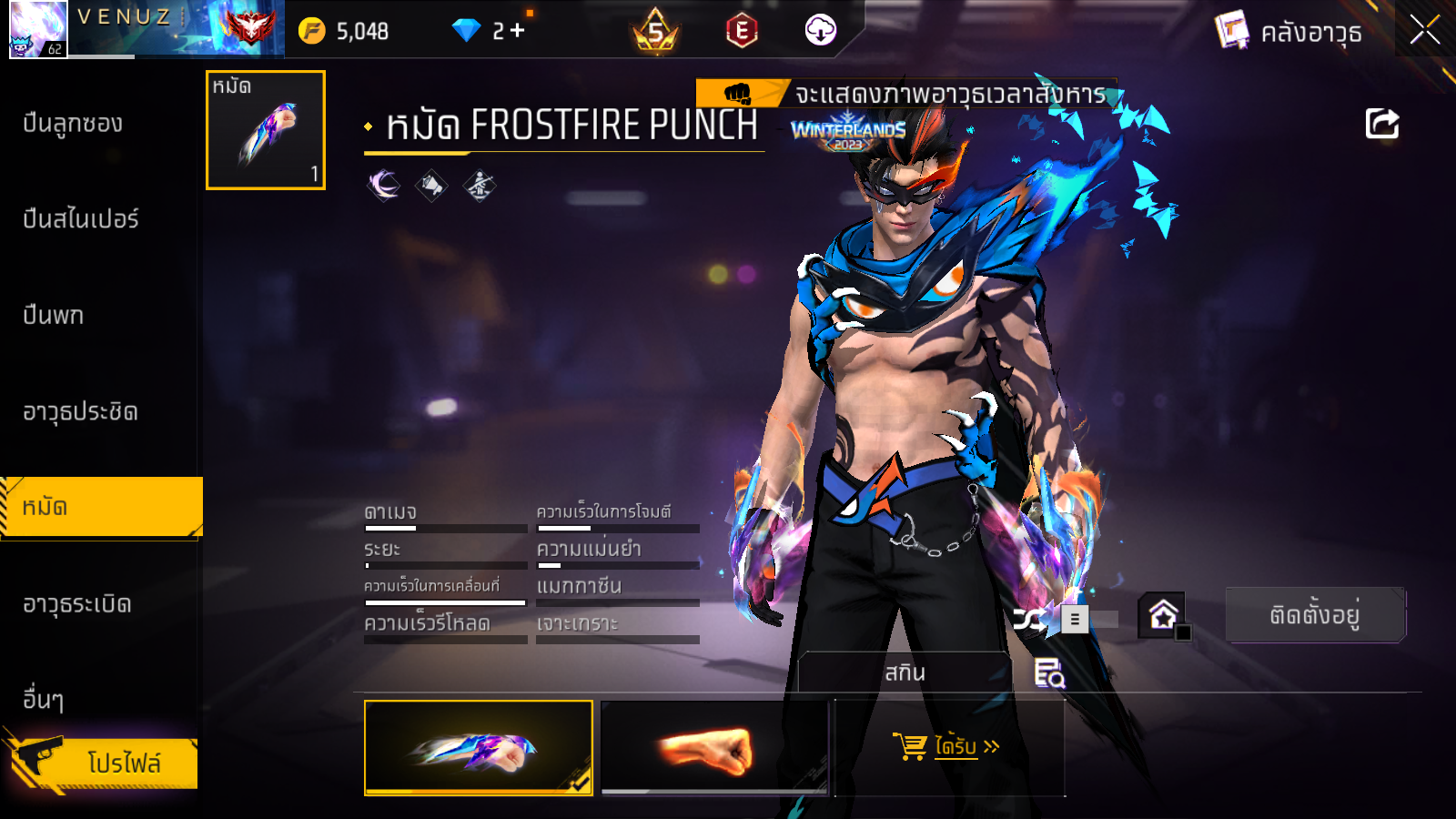Switch to the ปืนลูกซอง shotgun category
Viewport: 1456px width, 819px height.
(73, 124)
